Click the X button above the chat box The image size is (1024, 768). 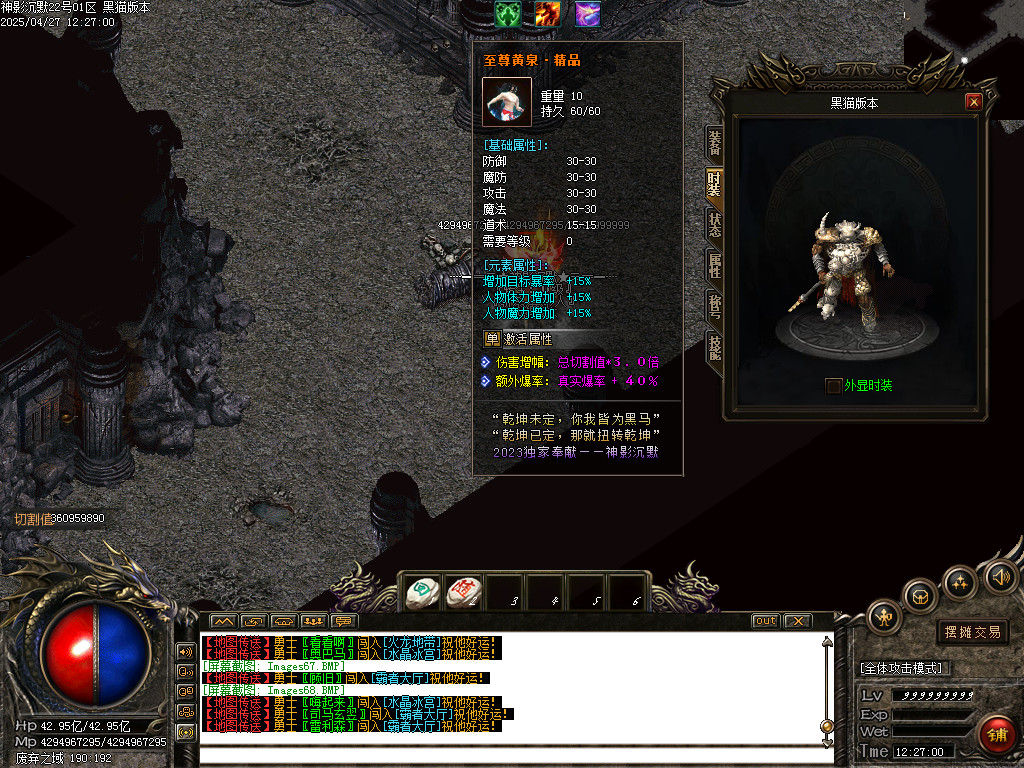pos(796,621)
